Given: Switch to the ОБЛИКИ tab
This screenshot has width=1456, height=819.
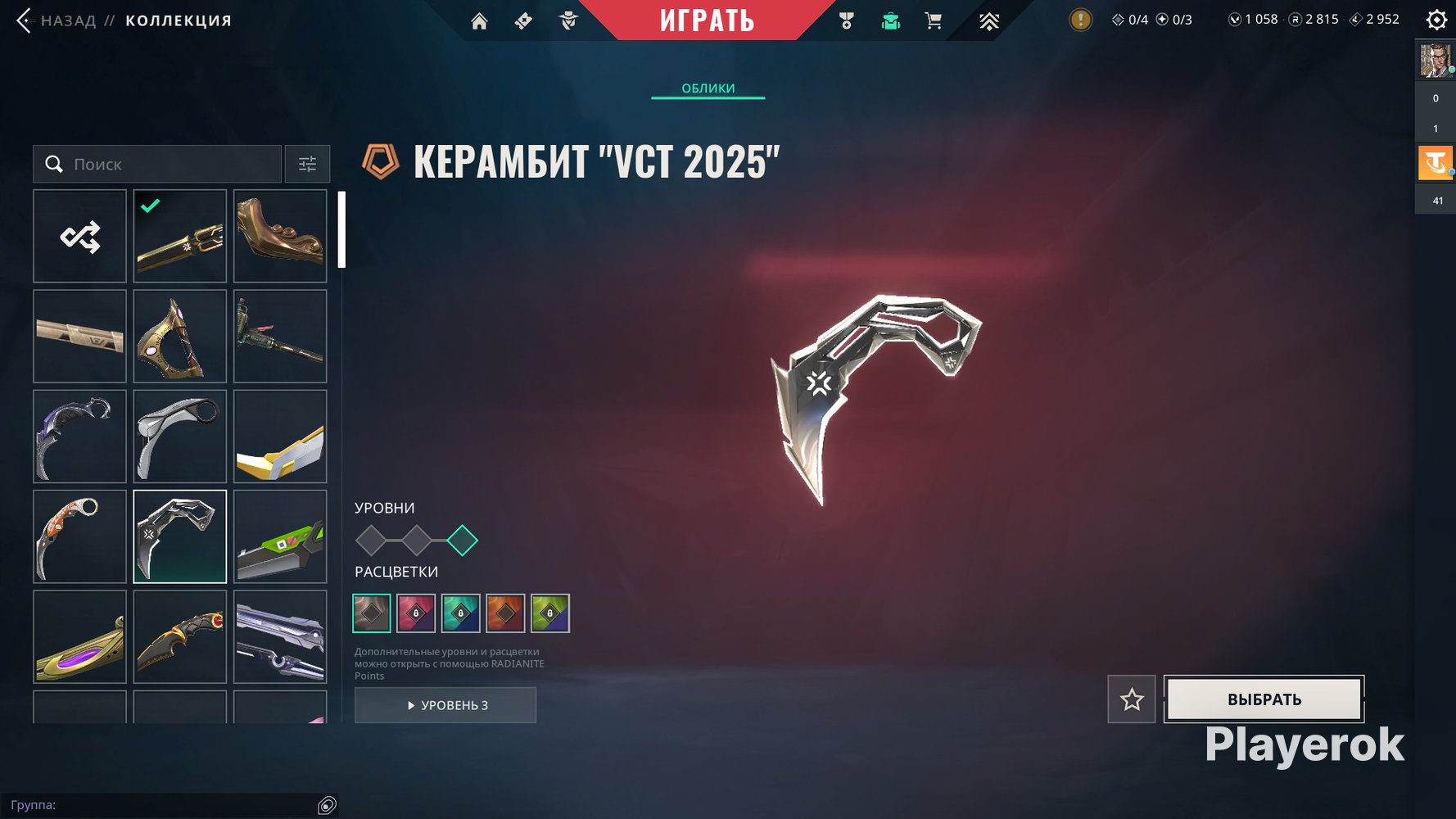Looking at the screenshot, I should [x=708, y=88].
